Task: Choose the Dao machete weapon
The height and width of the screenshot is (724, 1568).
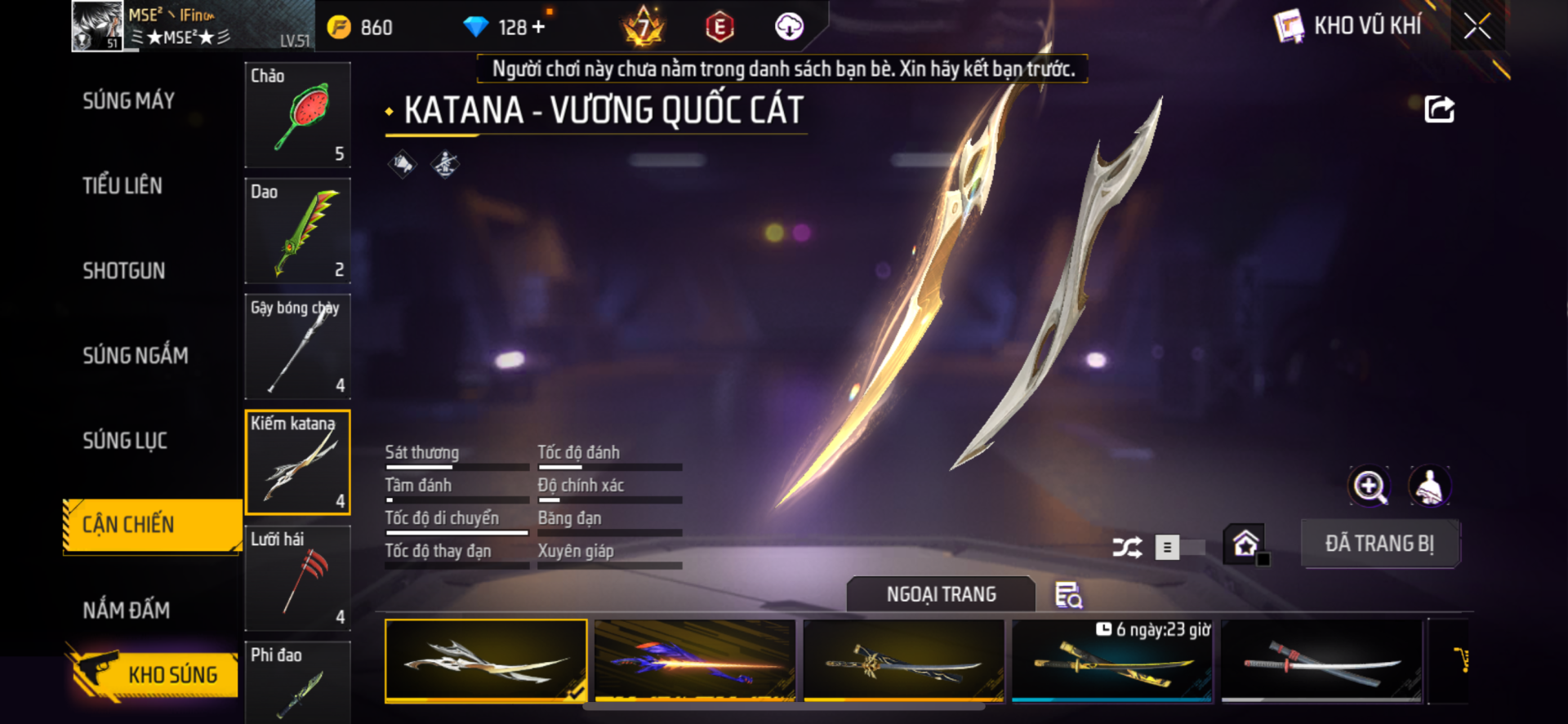Action: pos(298,231)
